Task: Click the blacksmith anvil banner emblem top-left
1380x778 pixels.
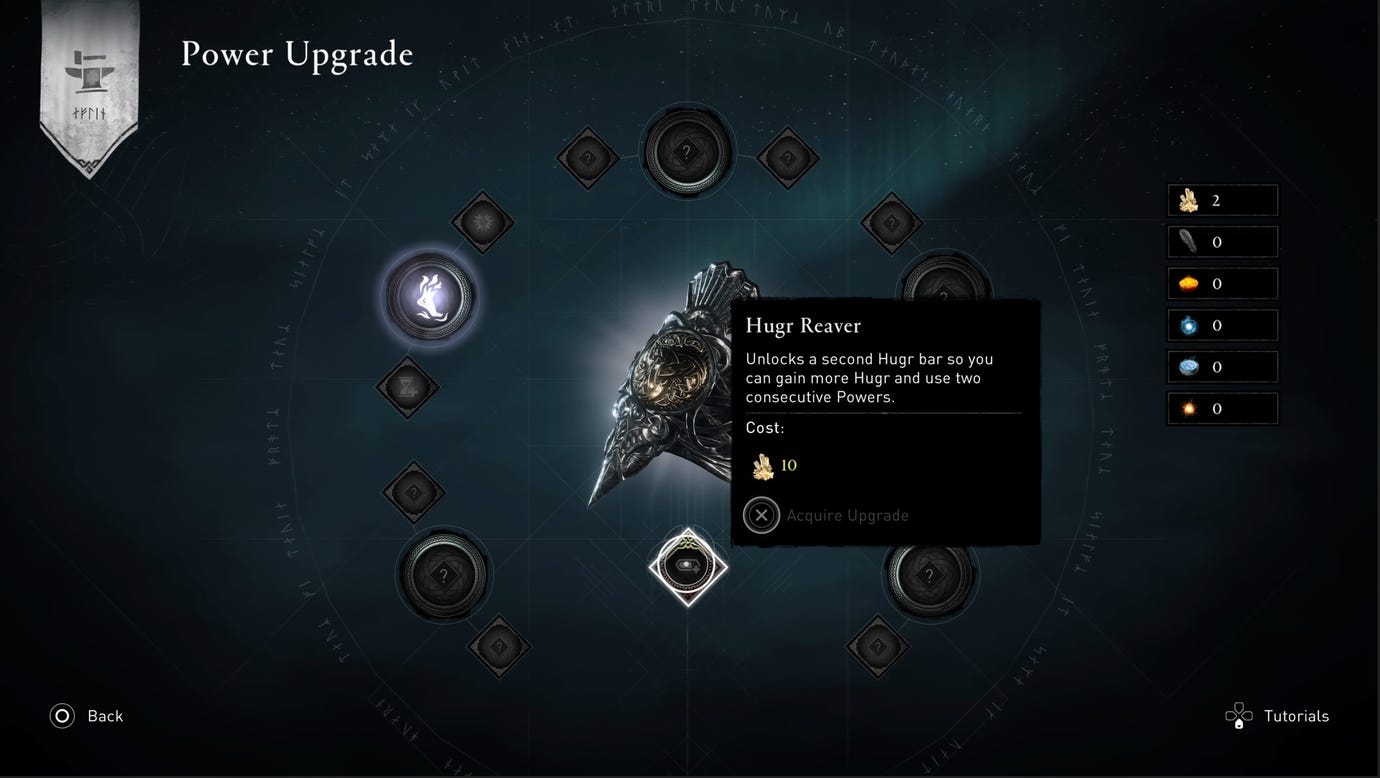Action: tap(88, 70)
